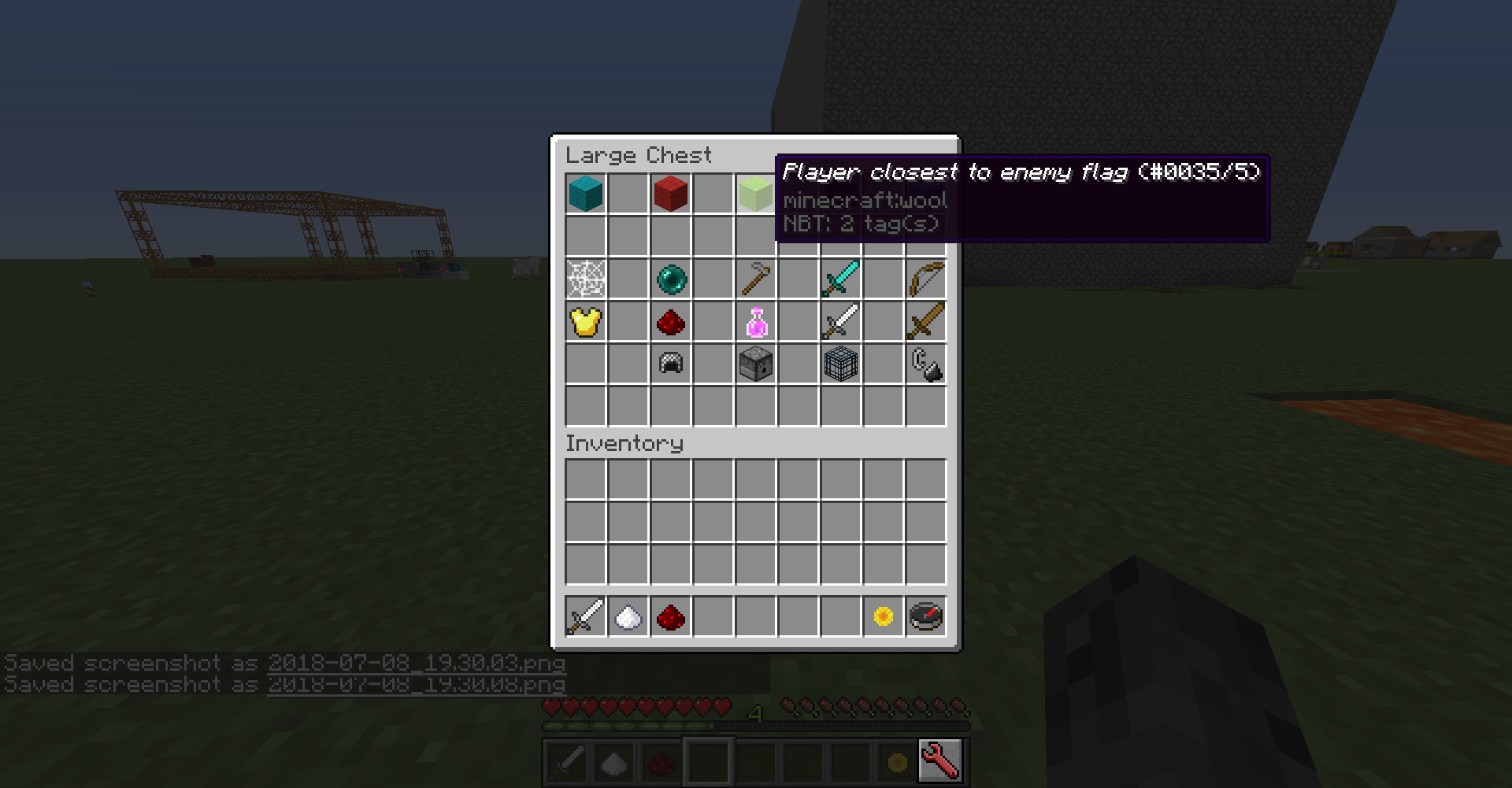Pick up the wooden hoe
This screenshot has width=1512, height=788.
click(x=755, y=279)
